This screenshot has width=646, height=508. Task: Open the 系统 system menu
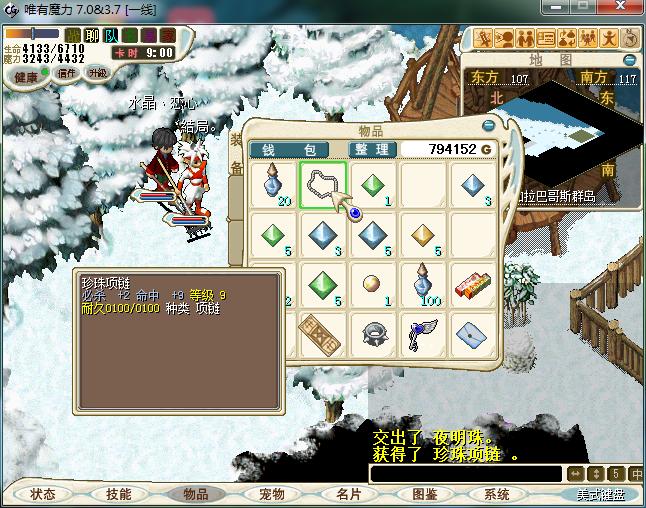pos(497,494)
